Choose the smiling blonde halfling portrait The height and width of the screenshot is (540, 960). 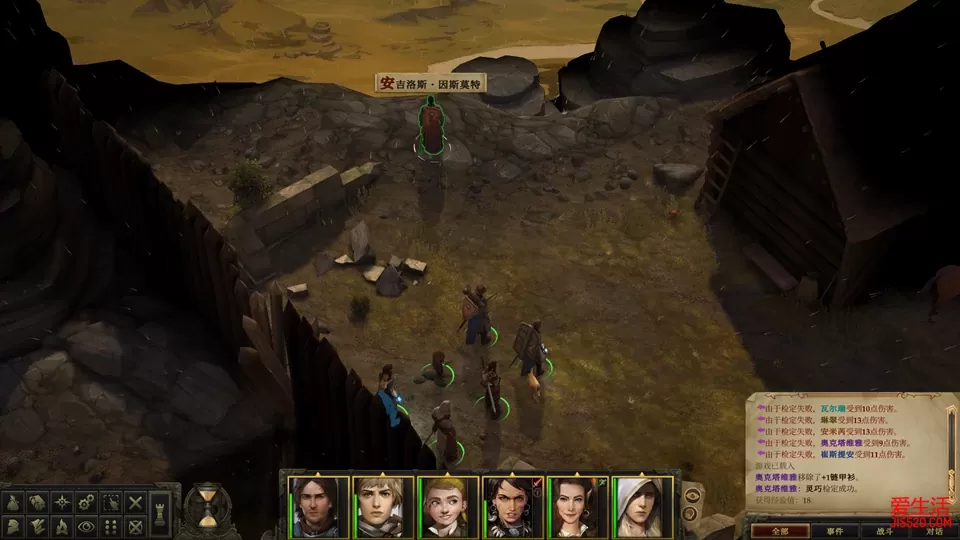click(x=447, y=506)
